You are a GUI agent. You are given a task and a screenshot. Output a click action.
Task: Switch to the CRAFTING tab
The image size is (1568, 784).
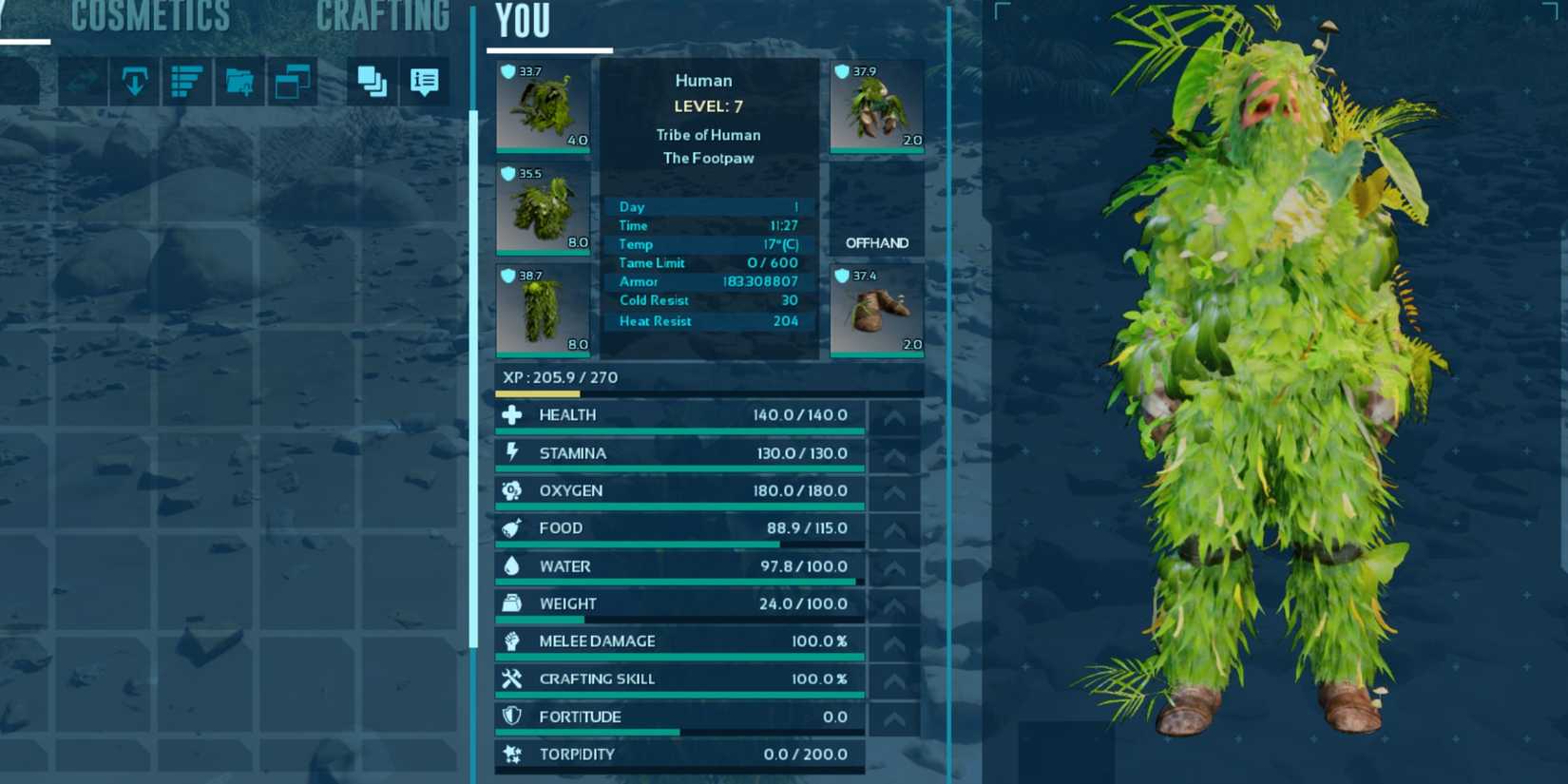click(382, 16)
